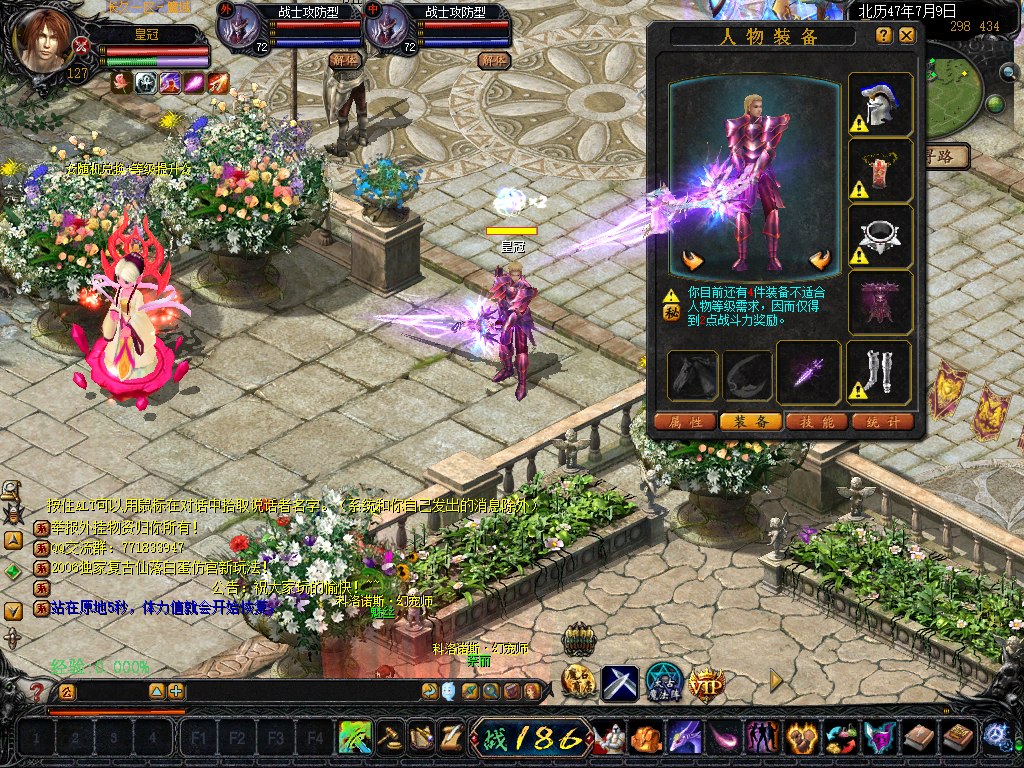Open the VIP menu icon
This screenshot has height=768, width=1024.
click(x=706, y=684)
